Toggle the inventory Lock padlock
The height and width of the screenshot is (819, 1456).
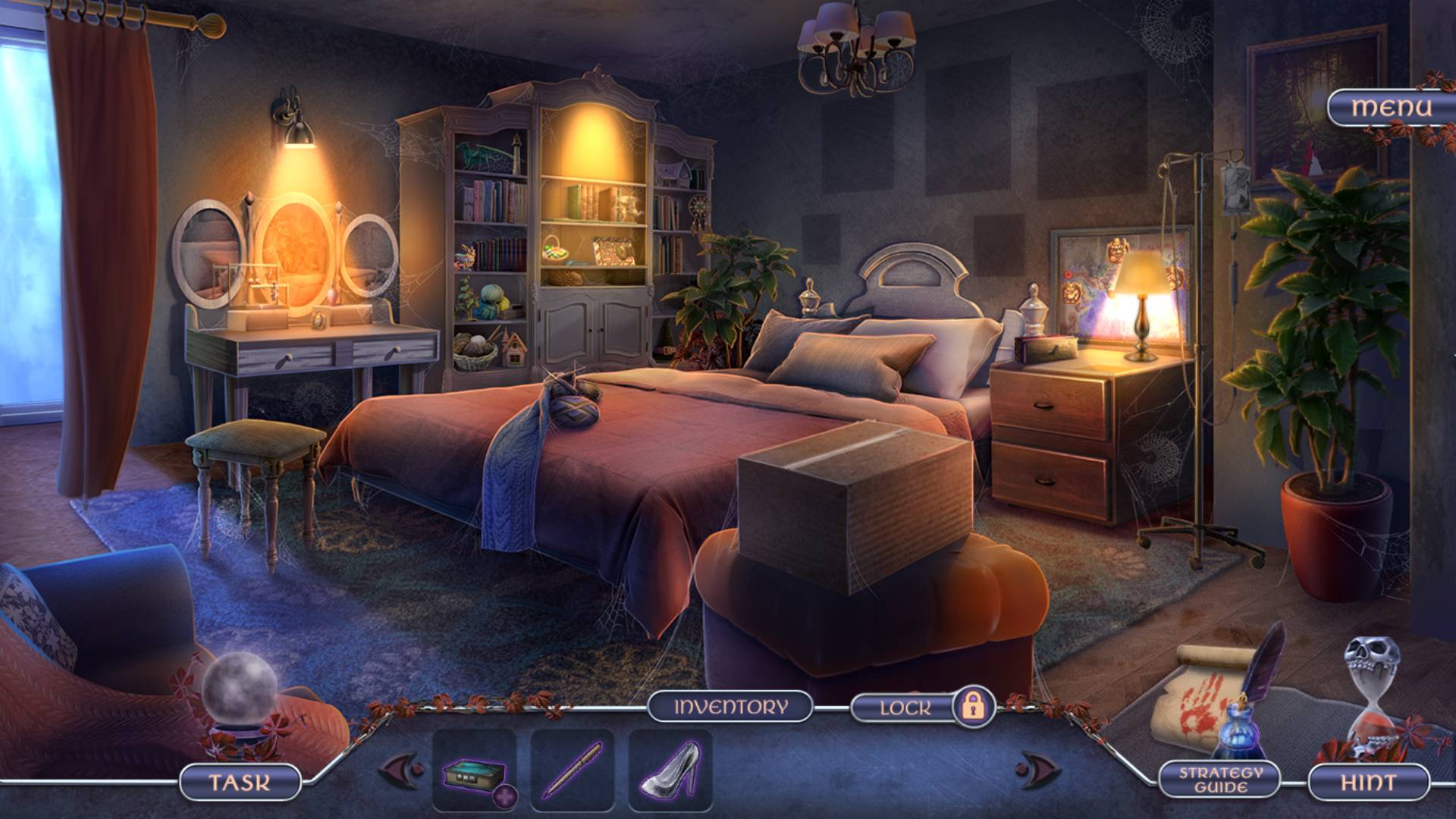click(973, 707)
